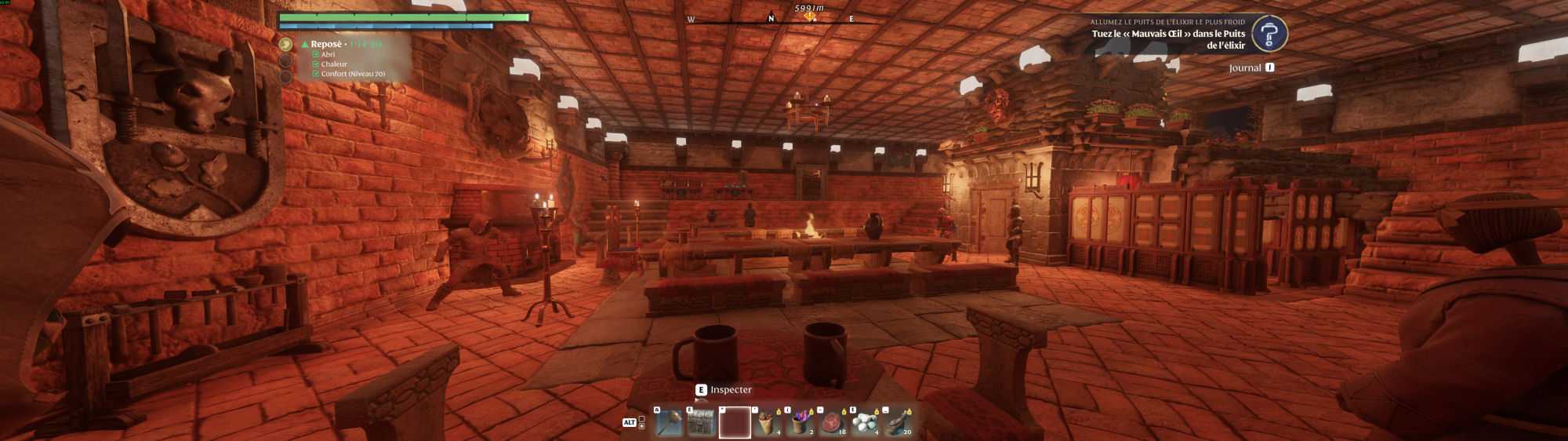Select the white eggs hotbar slot
The height and width of the screenshot is (441, 1568).
tap(865, 423)
